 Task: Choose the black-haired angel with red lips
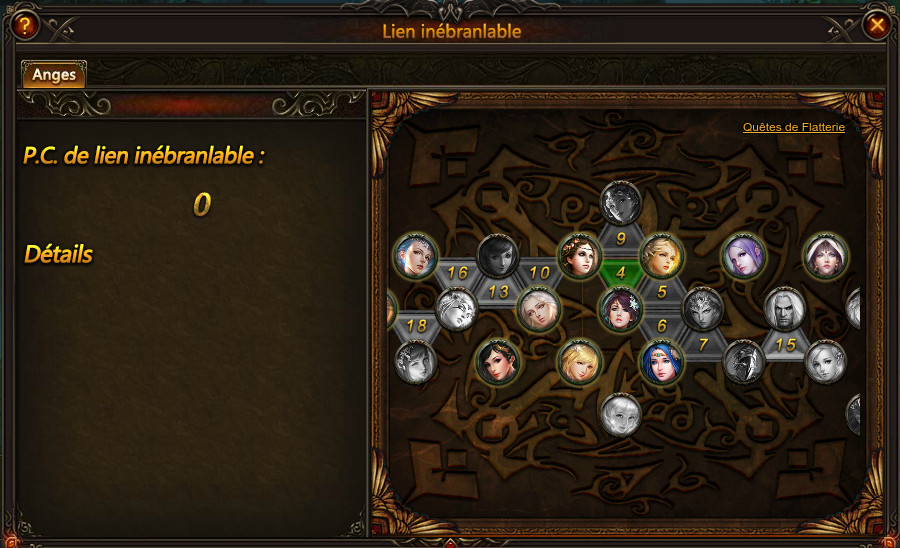click(498, 362)
